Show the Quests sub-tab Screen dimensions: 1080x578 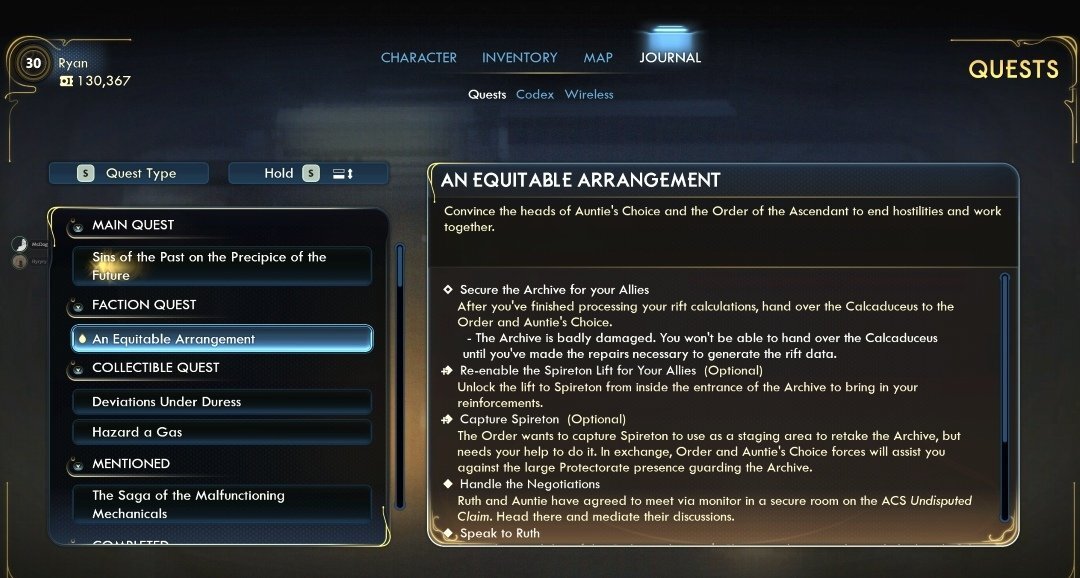[487, 95]
